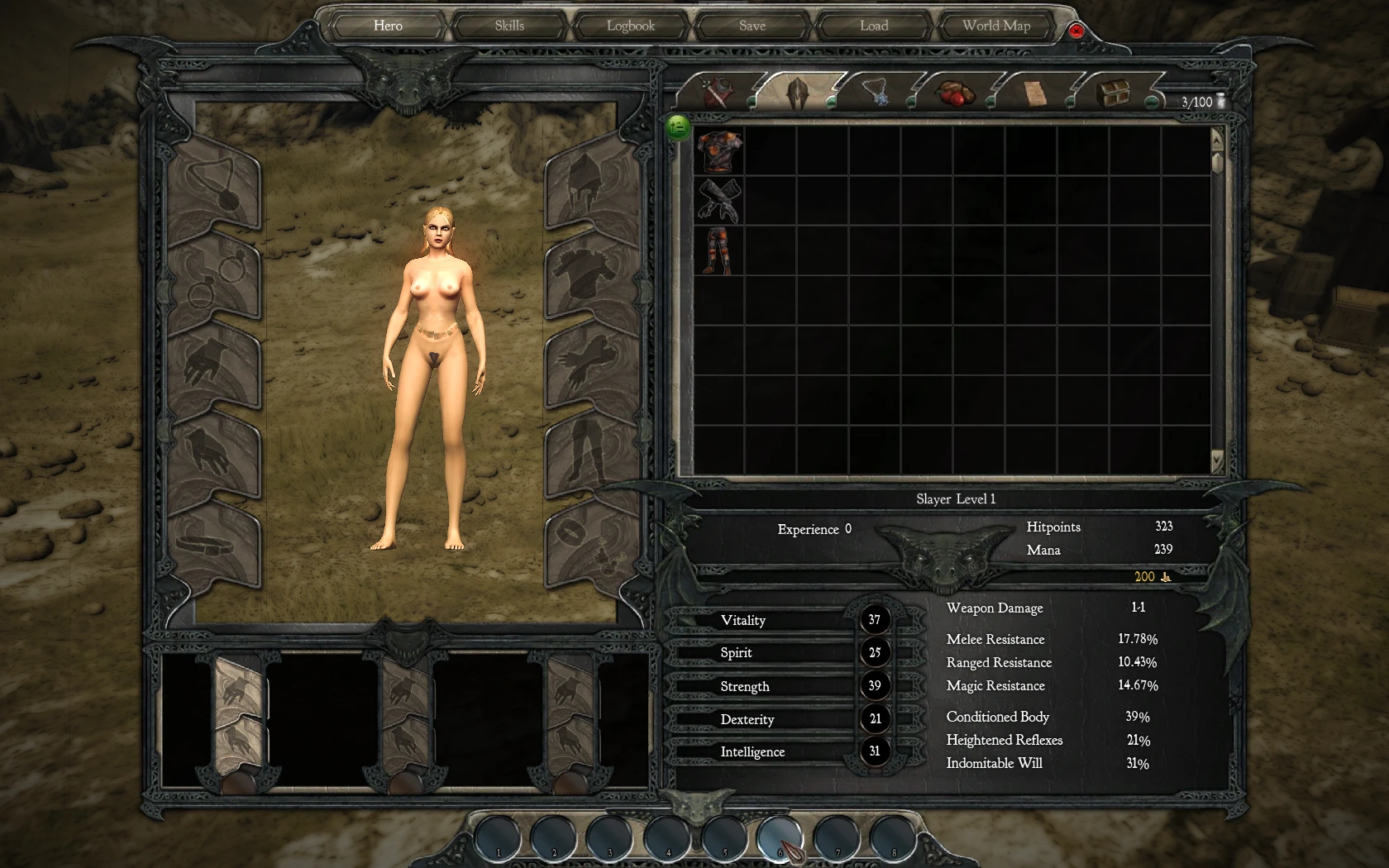Switch to the consumables tab with the fruit icon
The width and height of the screenshot is (1389, 868).
[x=955, y=93]
